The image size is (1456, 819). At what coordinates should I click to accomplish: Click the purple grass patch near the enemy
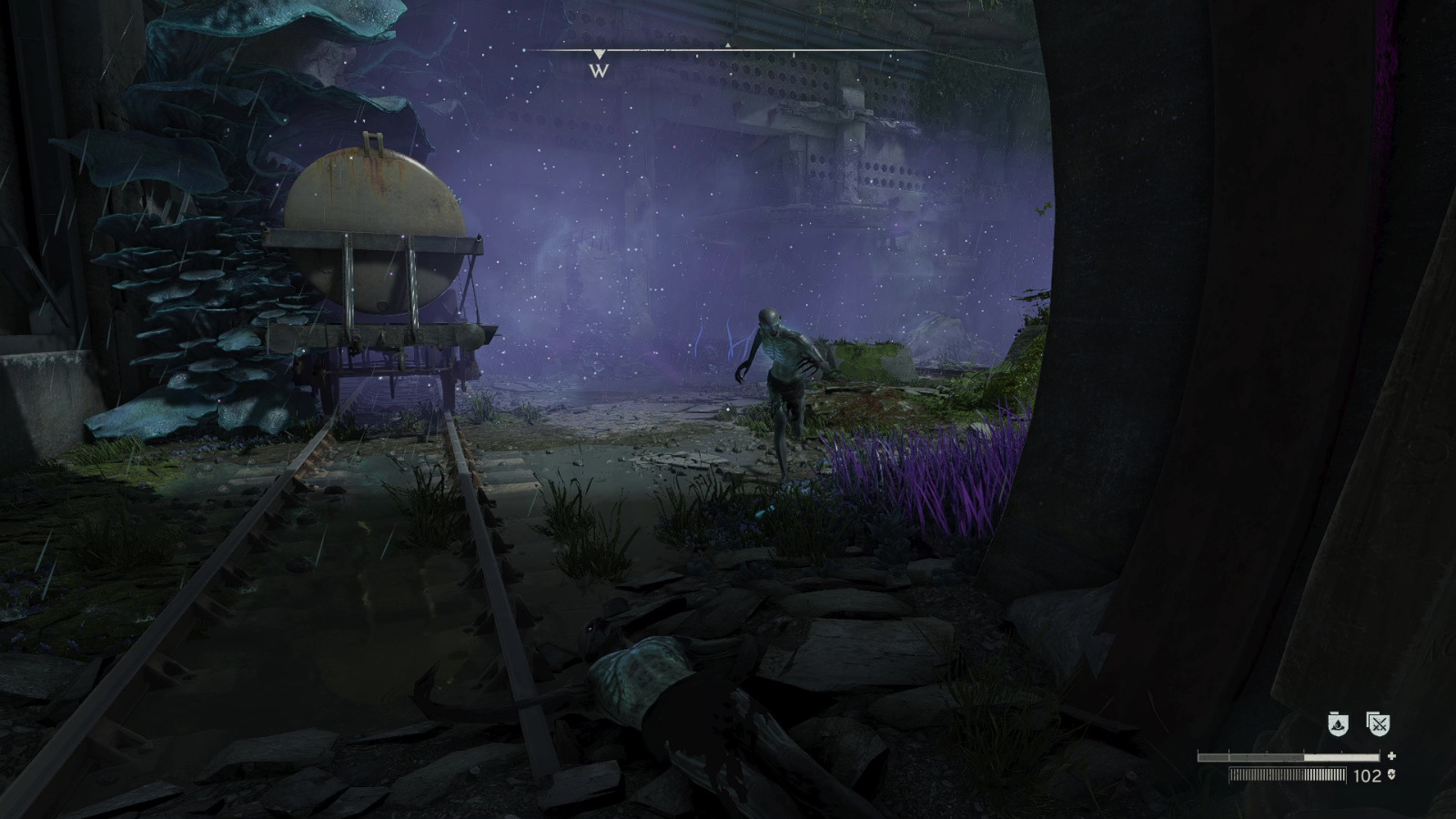click(910, 473)
